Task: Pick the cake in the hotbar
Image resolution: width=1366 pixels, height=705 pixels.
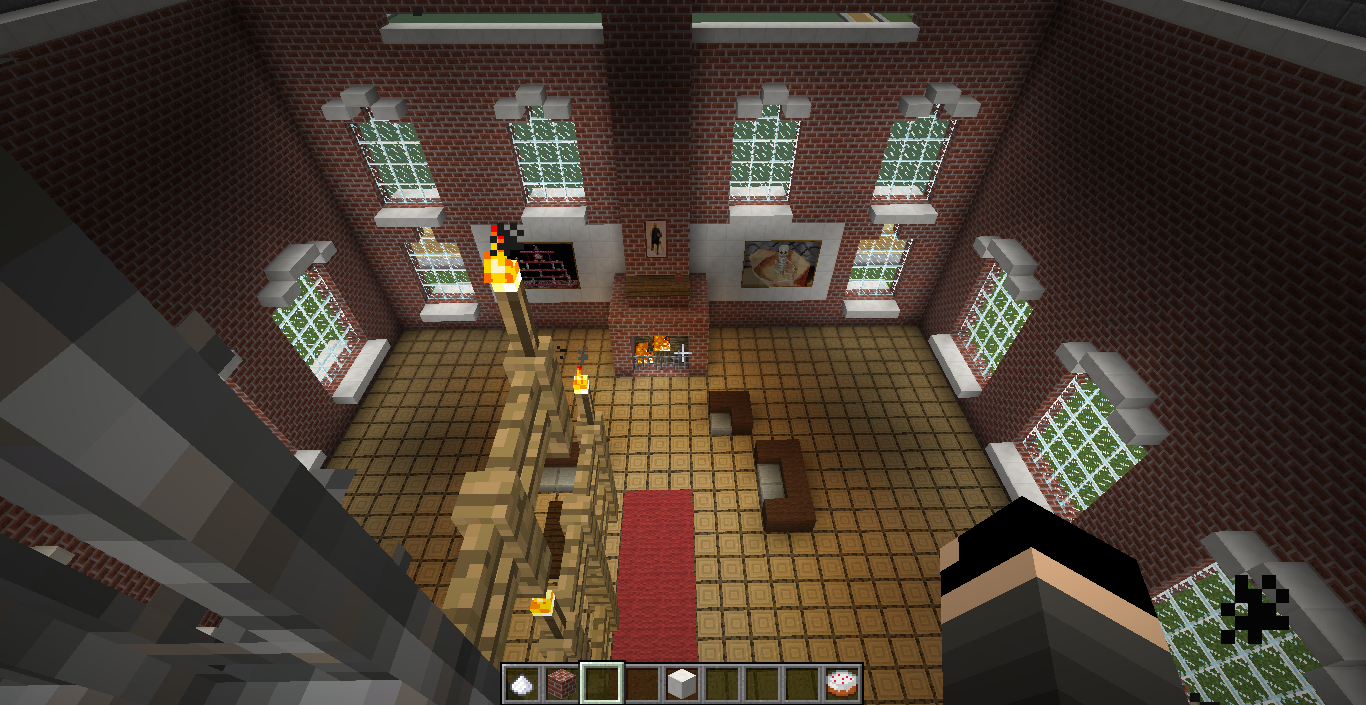Action: 841,684
